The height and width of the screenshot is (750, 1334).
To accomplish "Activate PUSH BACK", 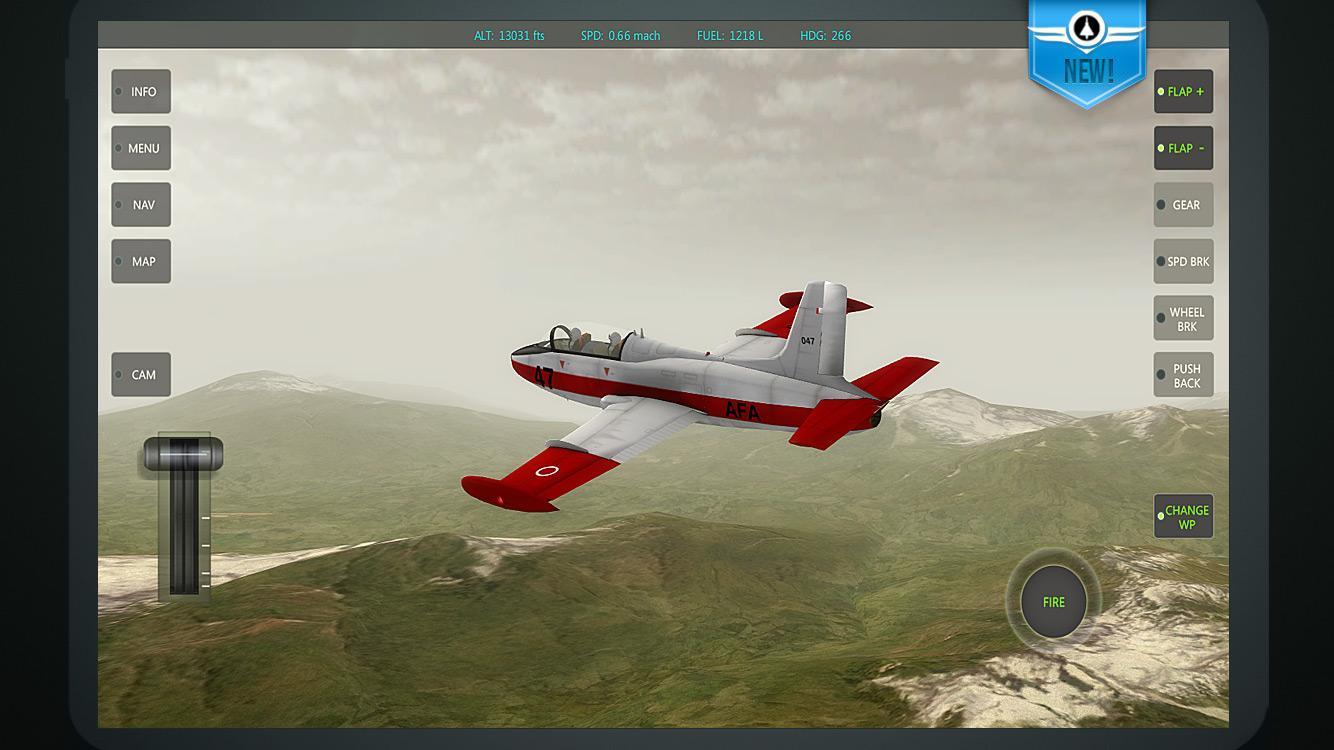I will (1183, 374).
